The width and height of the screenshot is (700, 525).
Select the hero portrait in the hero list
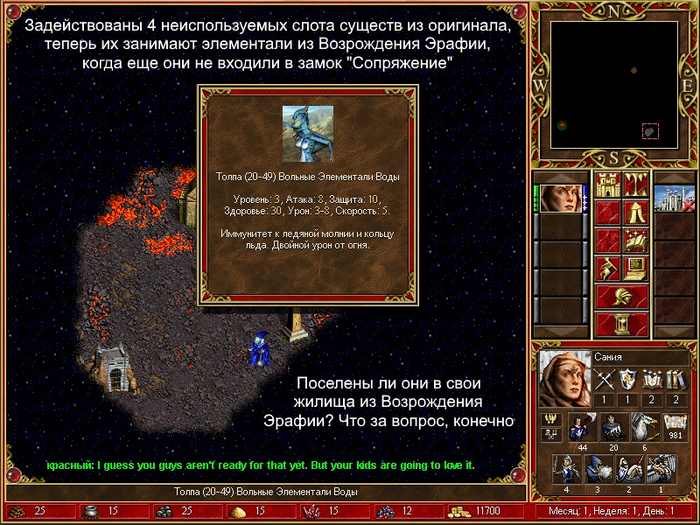[565, 192]
